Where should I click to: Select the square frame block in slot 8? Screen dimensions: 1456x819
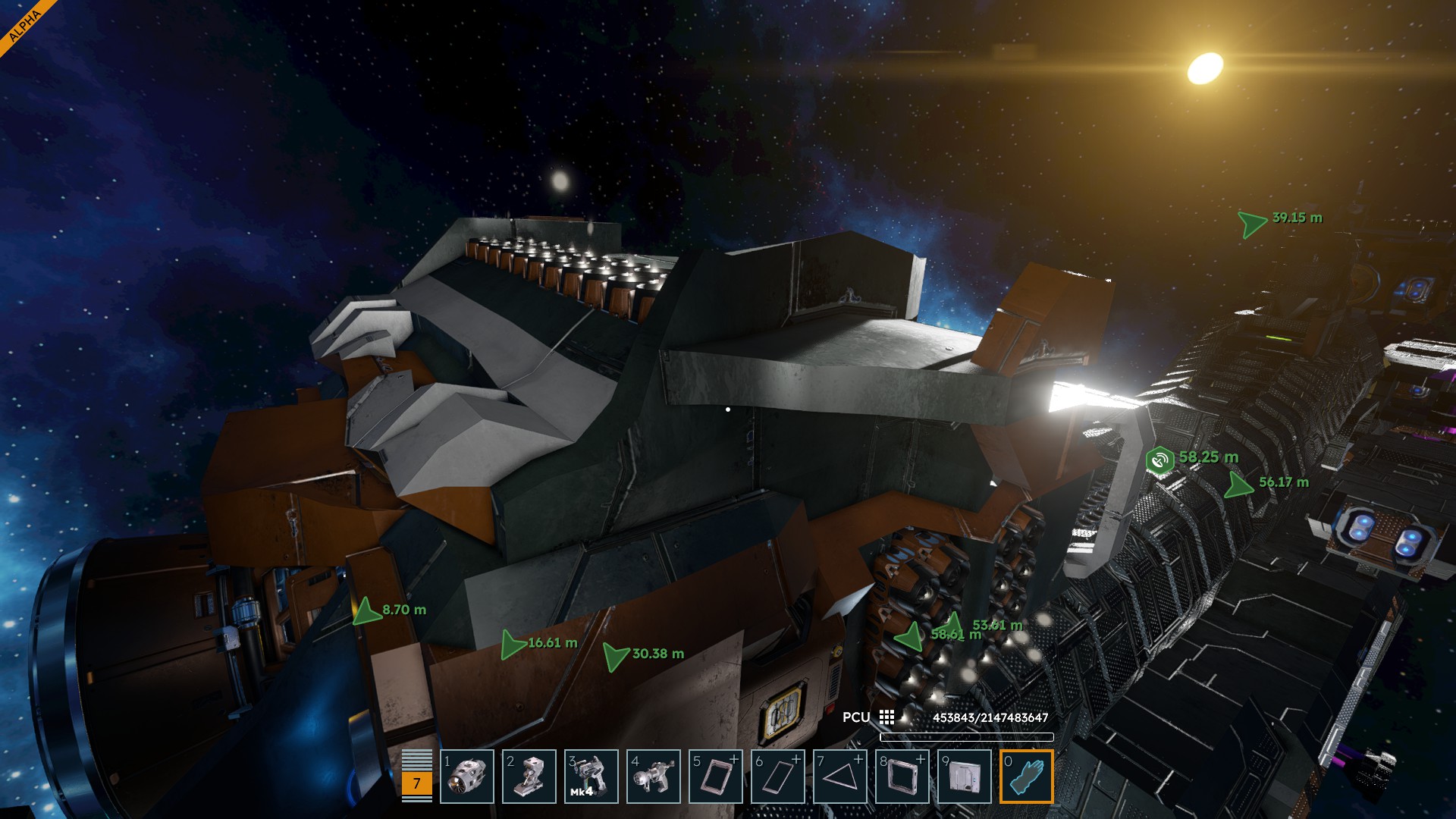click(902, 777)
